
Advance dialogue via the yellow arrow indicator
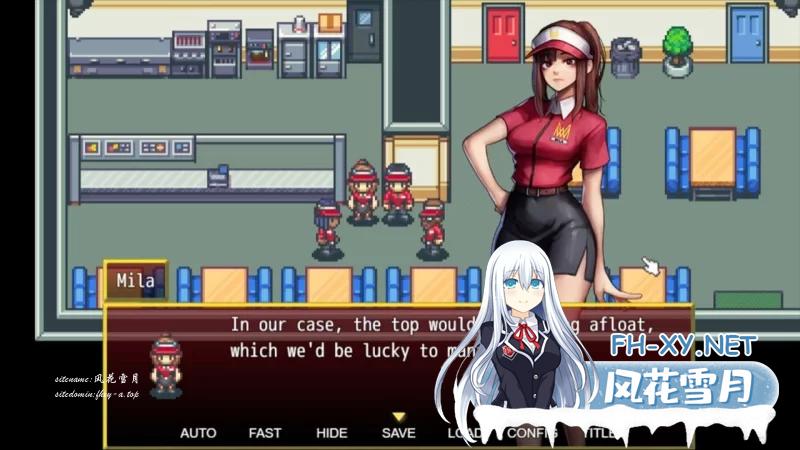pyautogui.click(x=398, y=416)
